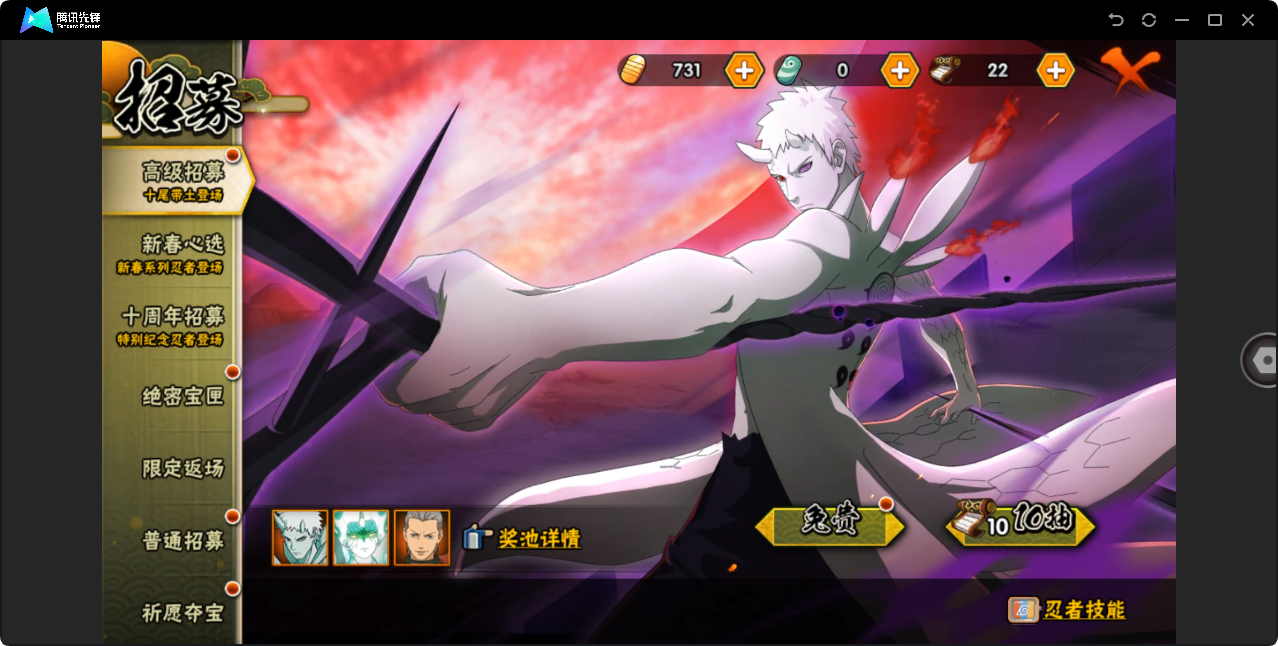Open 奖池详情 prize pool details

523,538
